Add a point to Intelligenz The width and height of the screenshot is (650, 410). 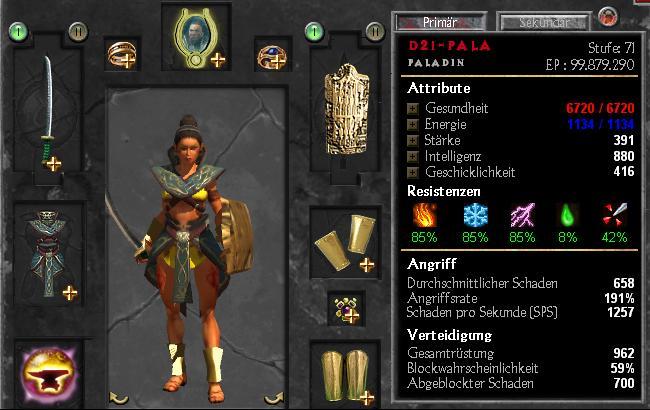[413, 156]
